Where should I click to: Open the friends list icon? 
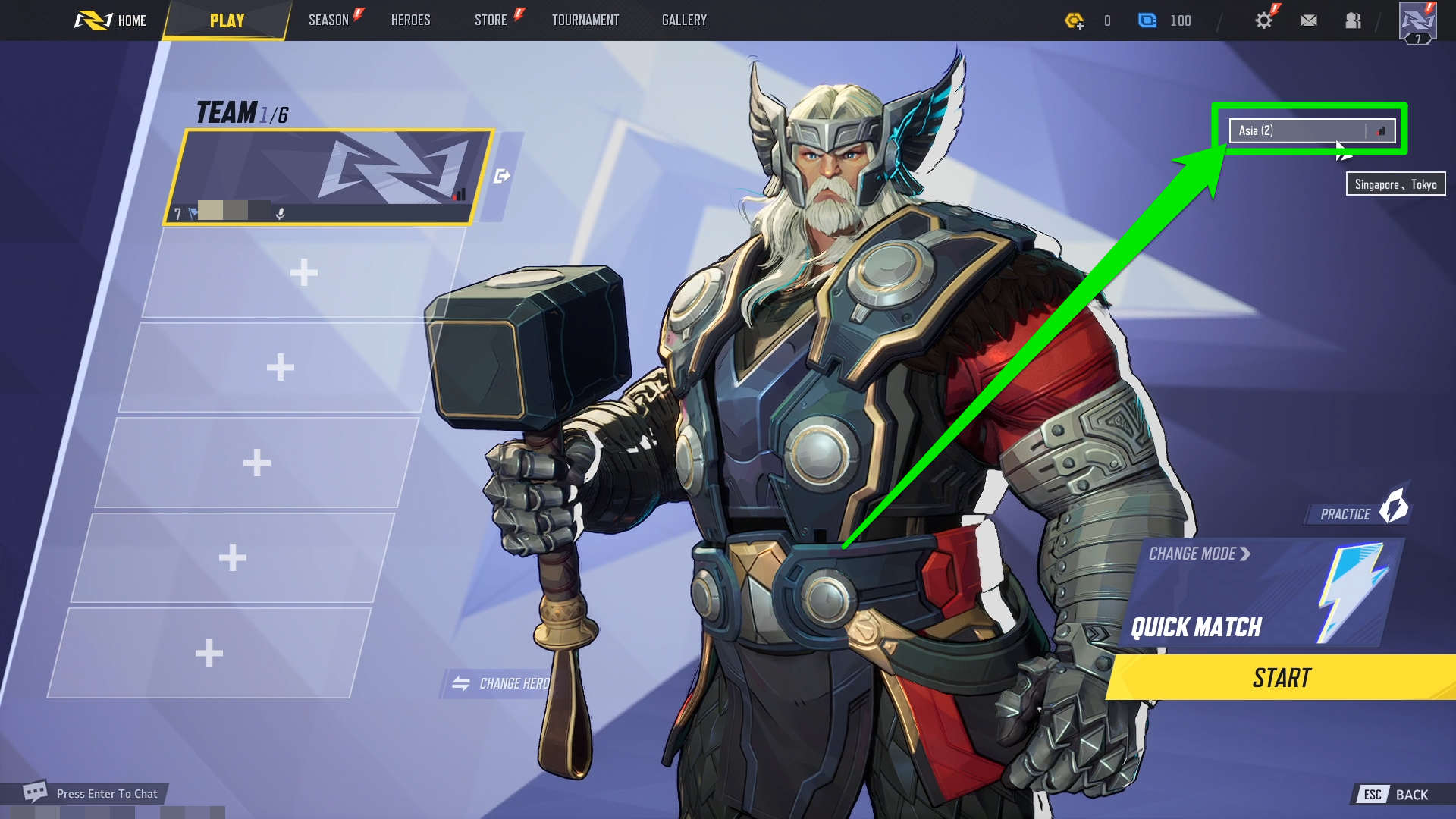click(1353, 20)
